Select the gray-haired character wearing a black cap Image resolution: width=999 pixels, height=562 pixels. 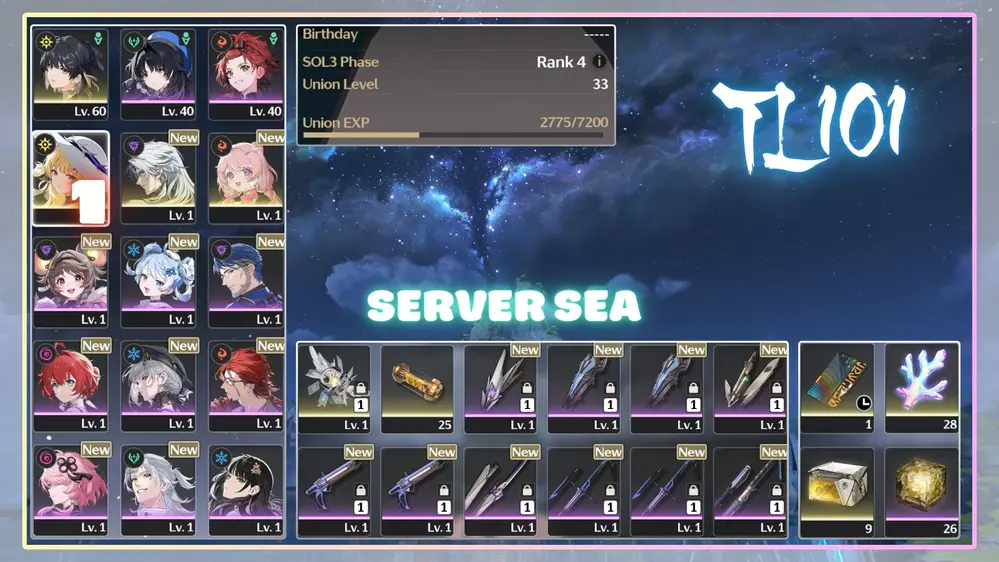coord(159,382)
